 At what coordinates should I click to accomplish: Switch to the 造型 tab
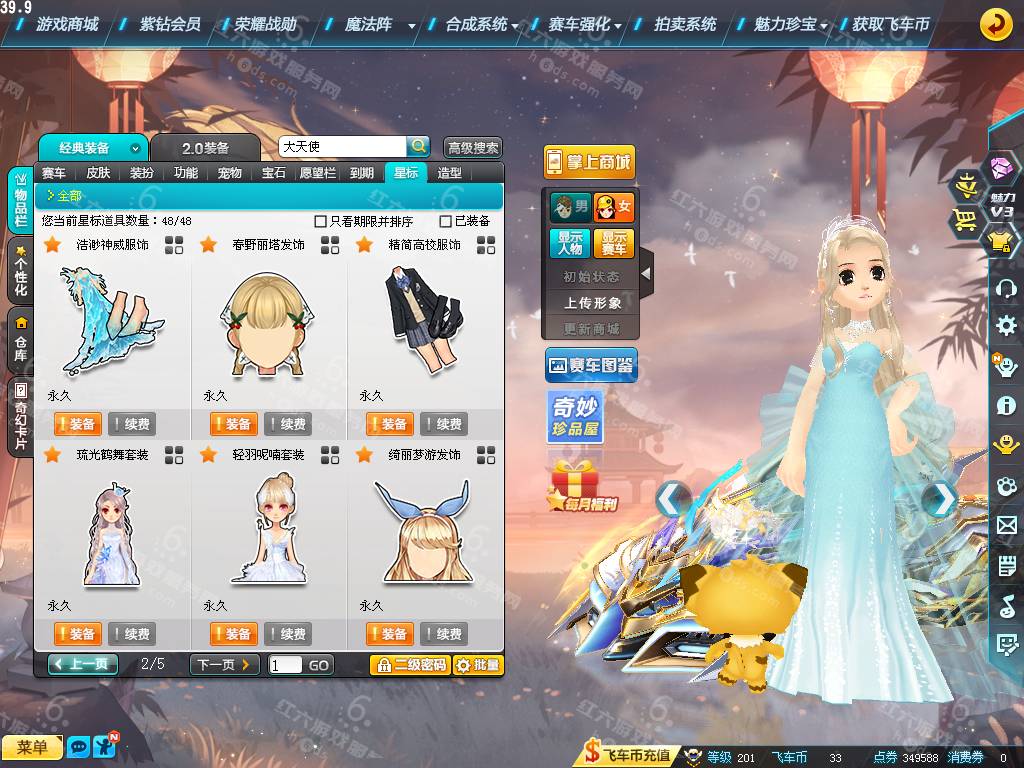(450, 173)
